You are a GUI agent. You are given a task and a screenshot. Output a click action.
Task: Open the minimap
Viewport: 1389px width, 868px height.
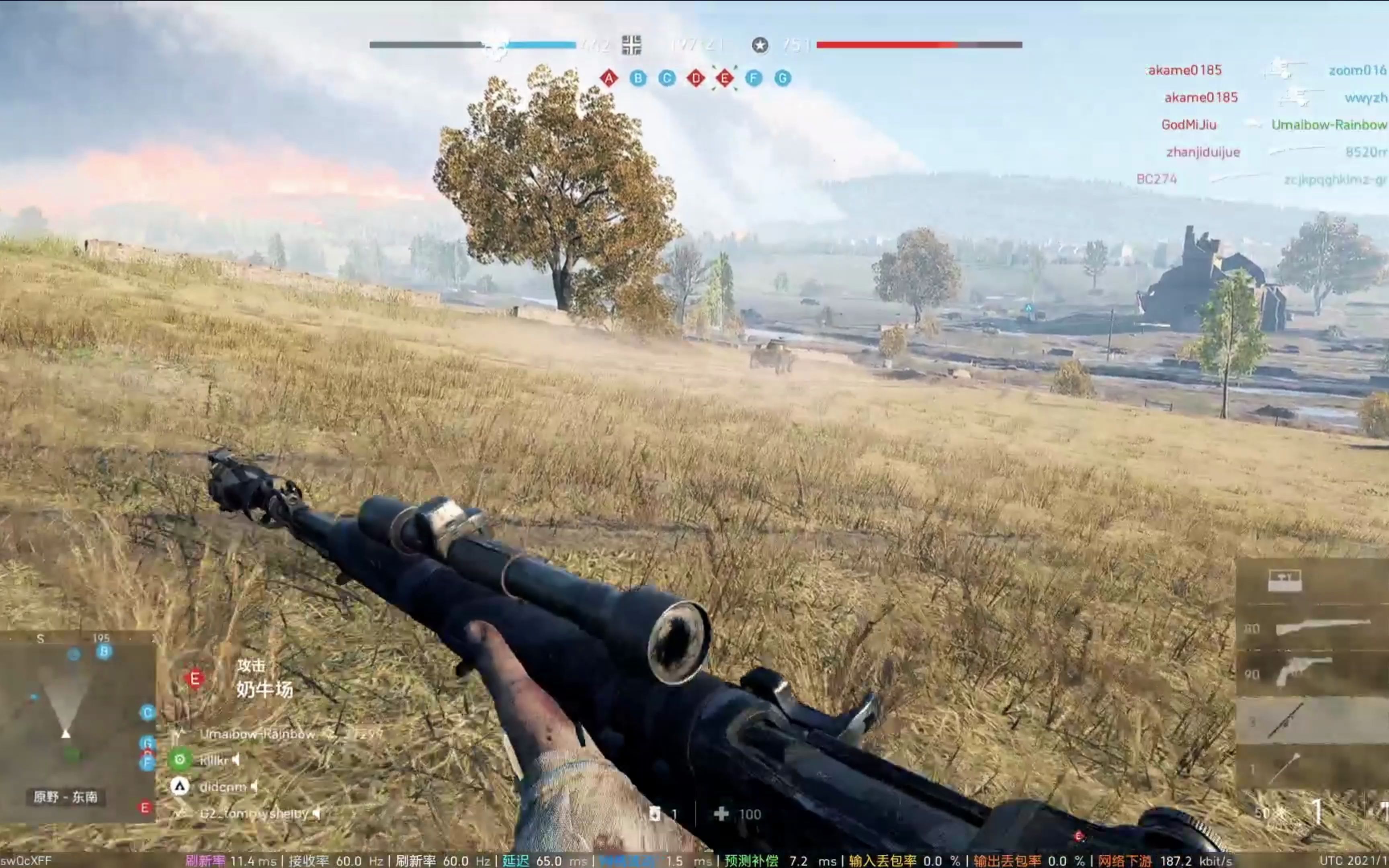[x=78, y=726]
